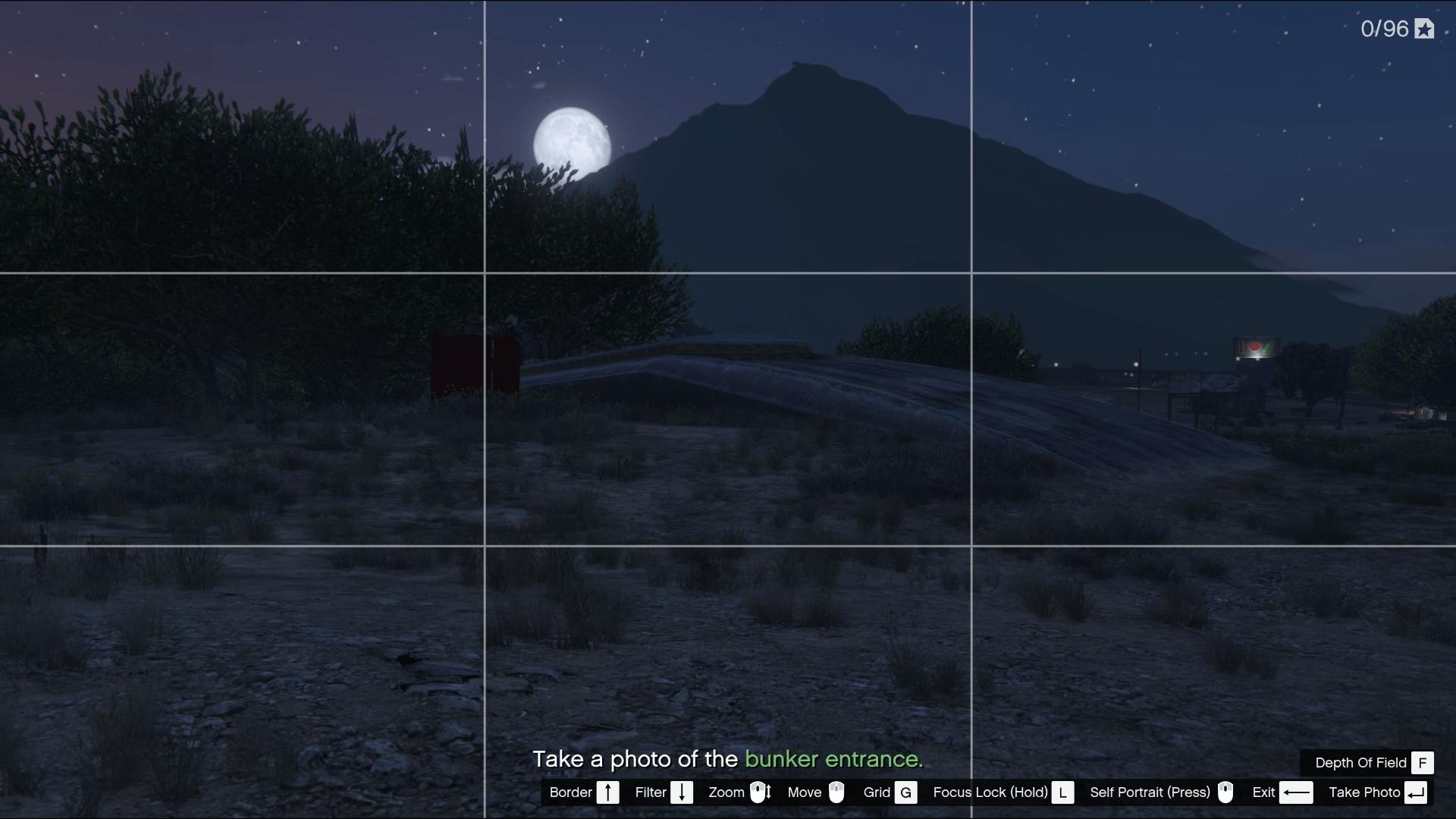Click the Filter label in the control bar

point(650,792)
